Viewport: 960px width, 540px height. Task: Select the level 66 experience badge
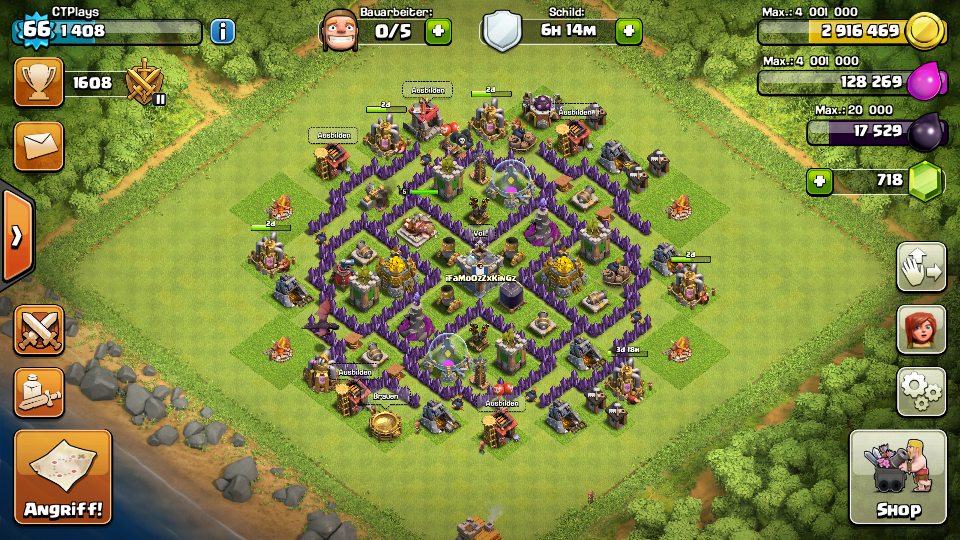[36, 29]
